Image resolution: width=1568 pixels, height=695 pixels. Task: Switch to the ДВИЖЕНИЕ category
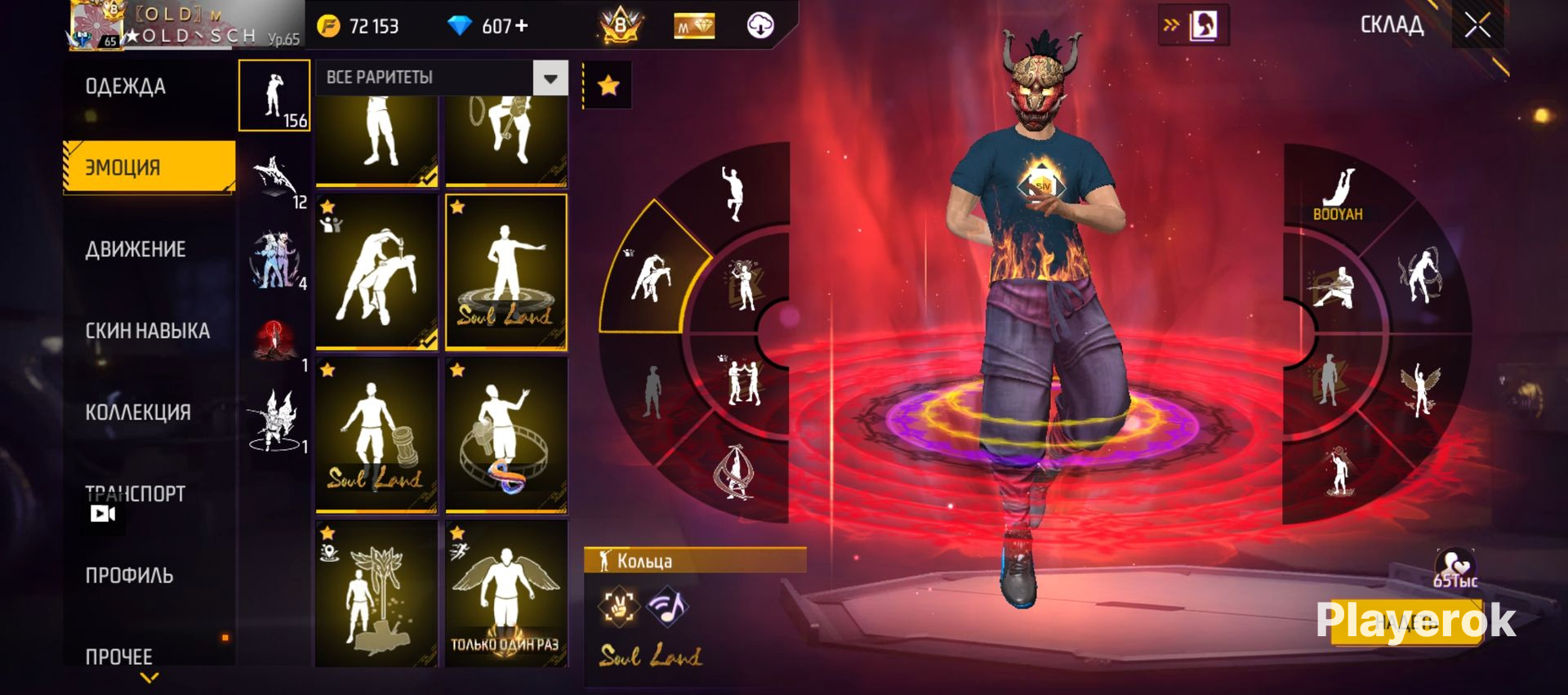click(136, 249)
